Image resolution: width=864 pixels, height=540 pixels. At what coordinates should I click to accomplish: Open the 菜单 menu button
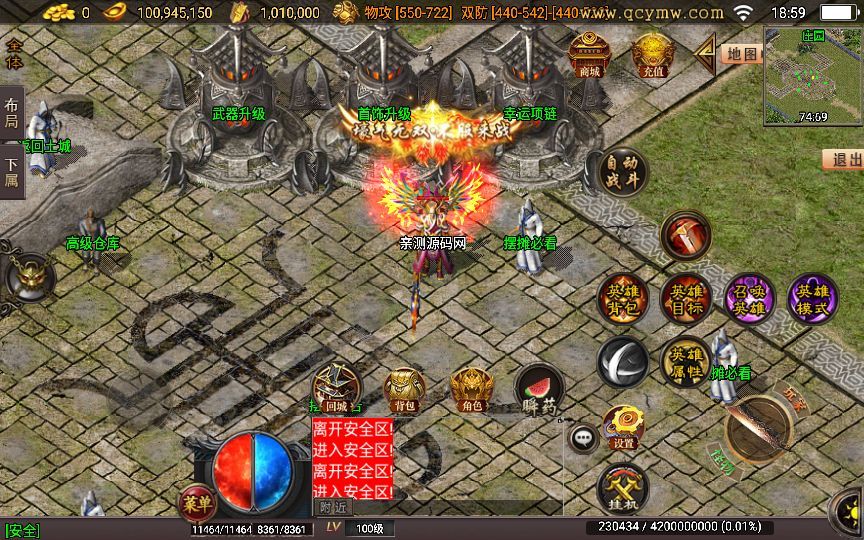point(194,500)
